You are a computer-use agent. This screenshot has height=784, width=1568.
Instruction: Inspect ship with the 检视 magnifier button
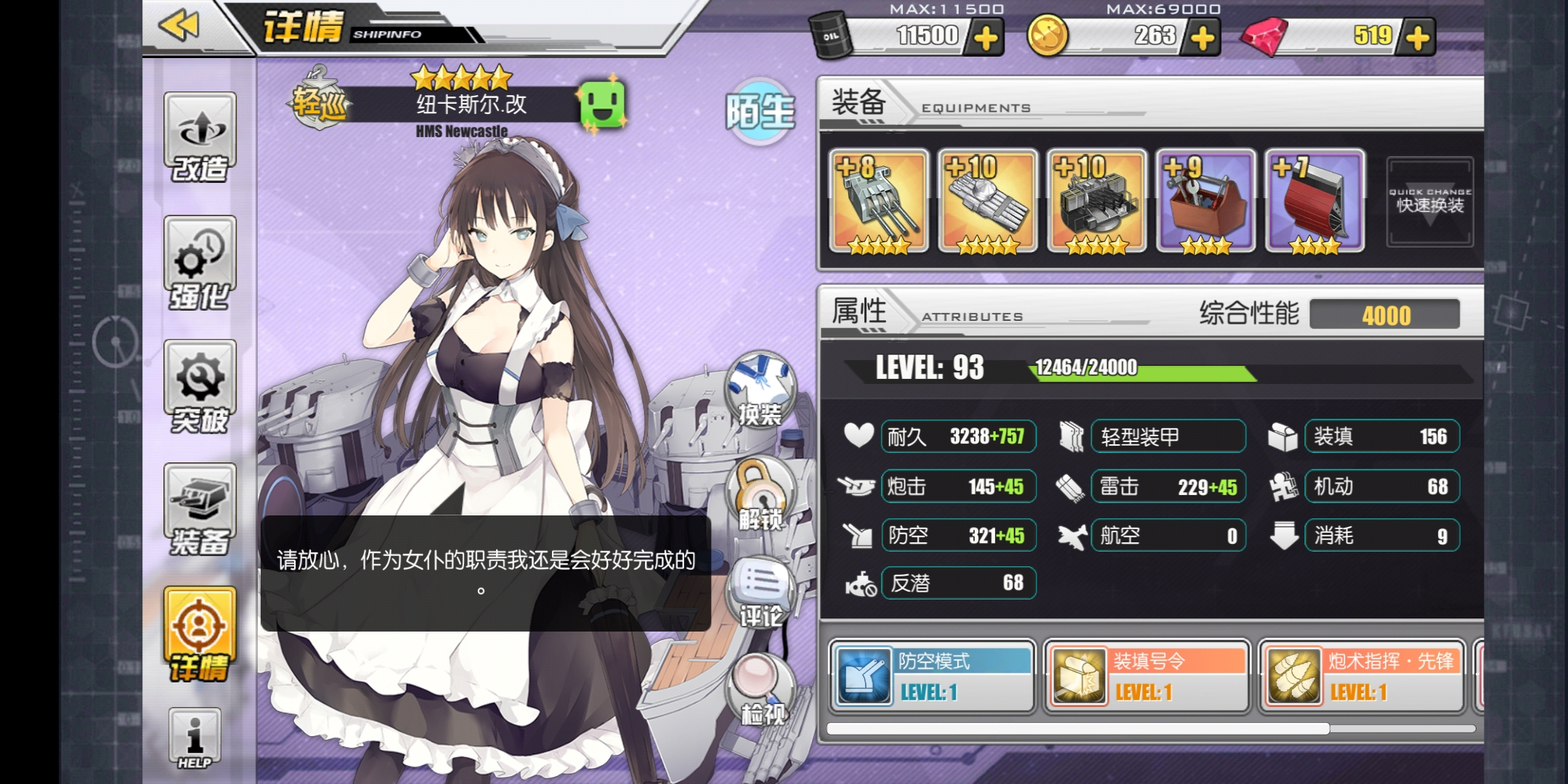(x=760, y=690)
